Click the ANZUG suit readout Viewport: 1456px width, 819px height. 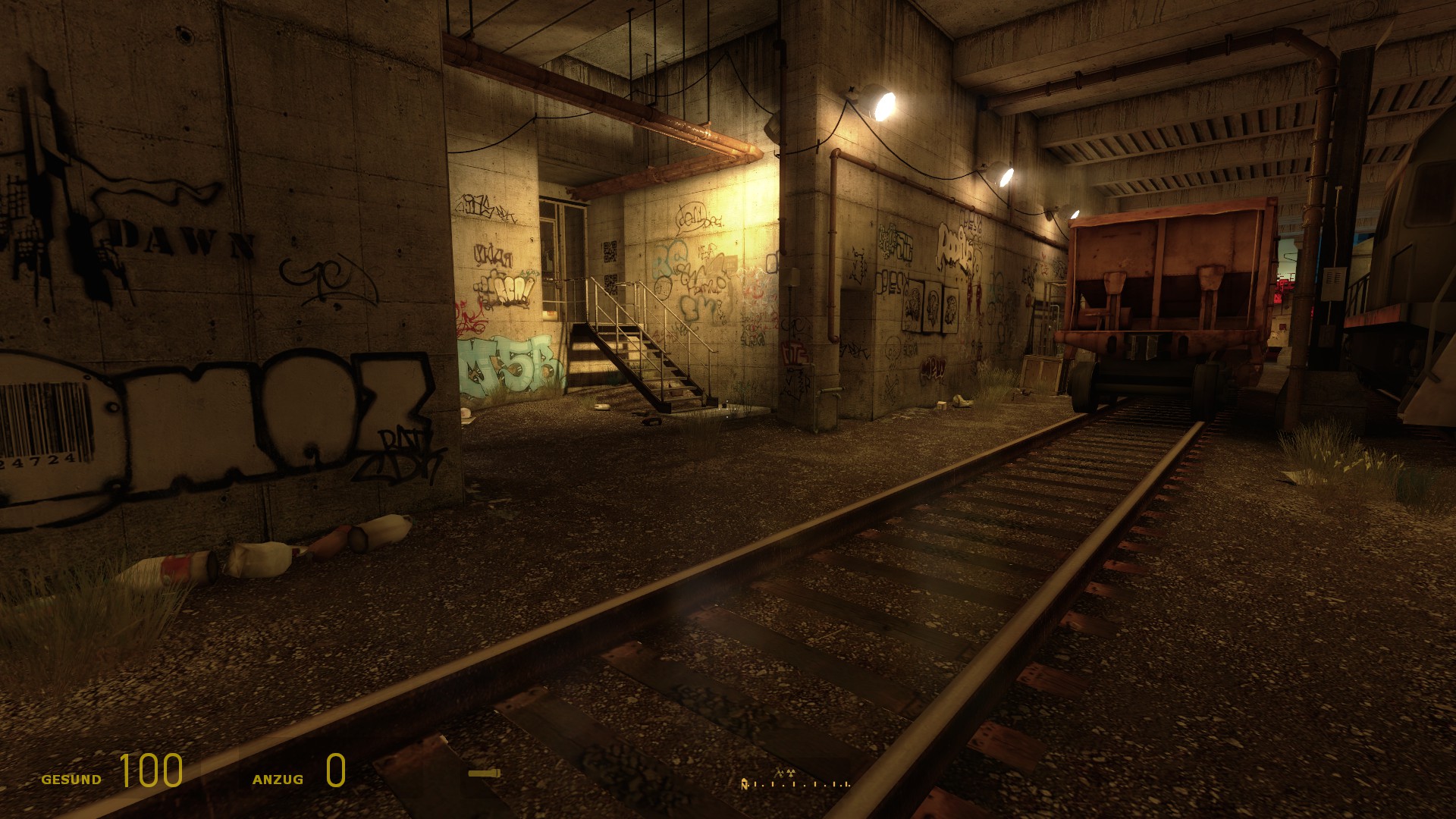pyautogui.click(x=278, y=779)
